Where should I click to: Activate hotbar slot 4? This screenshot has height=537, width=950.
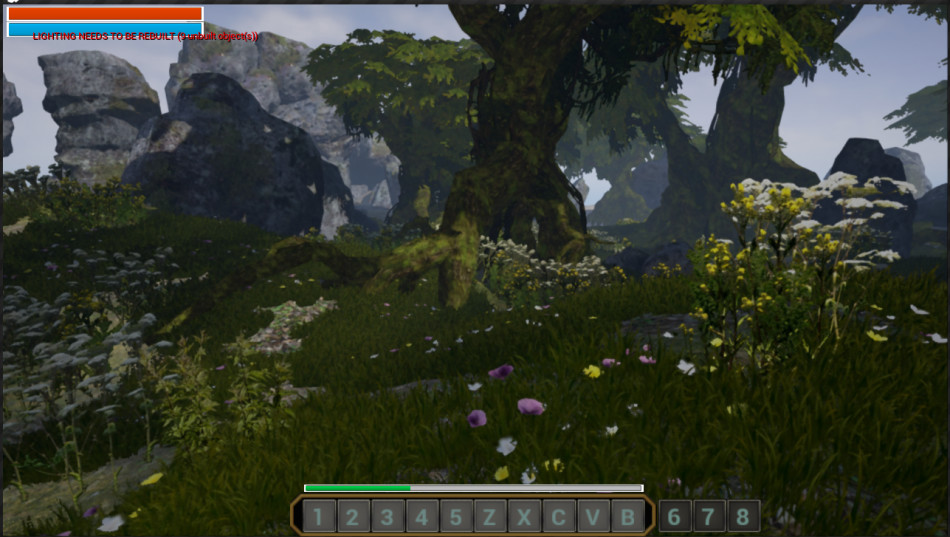tap(422, 517)
